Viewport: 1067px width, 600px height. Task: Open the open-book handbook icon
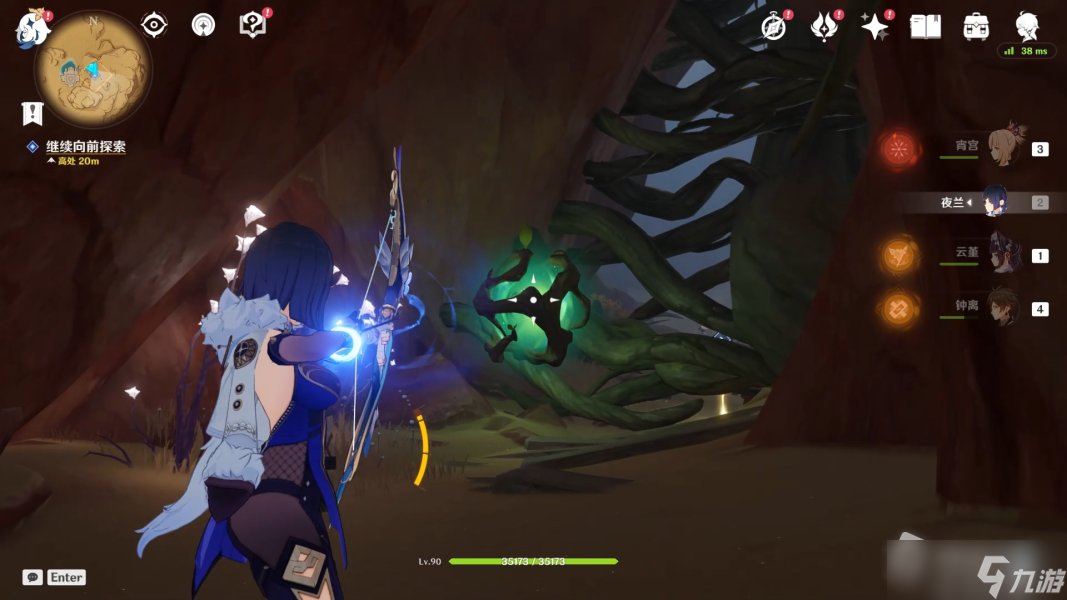click(x=925, y=27)
